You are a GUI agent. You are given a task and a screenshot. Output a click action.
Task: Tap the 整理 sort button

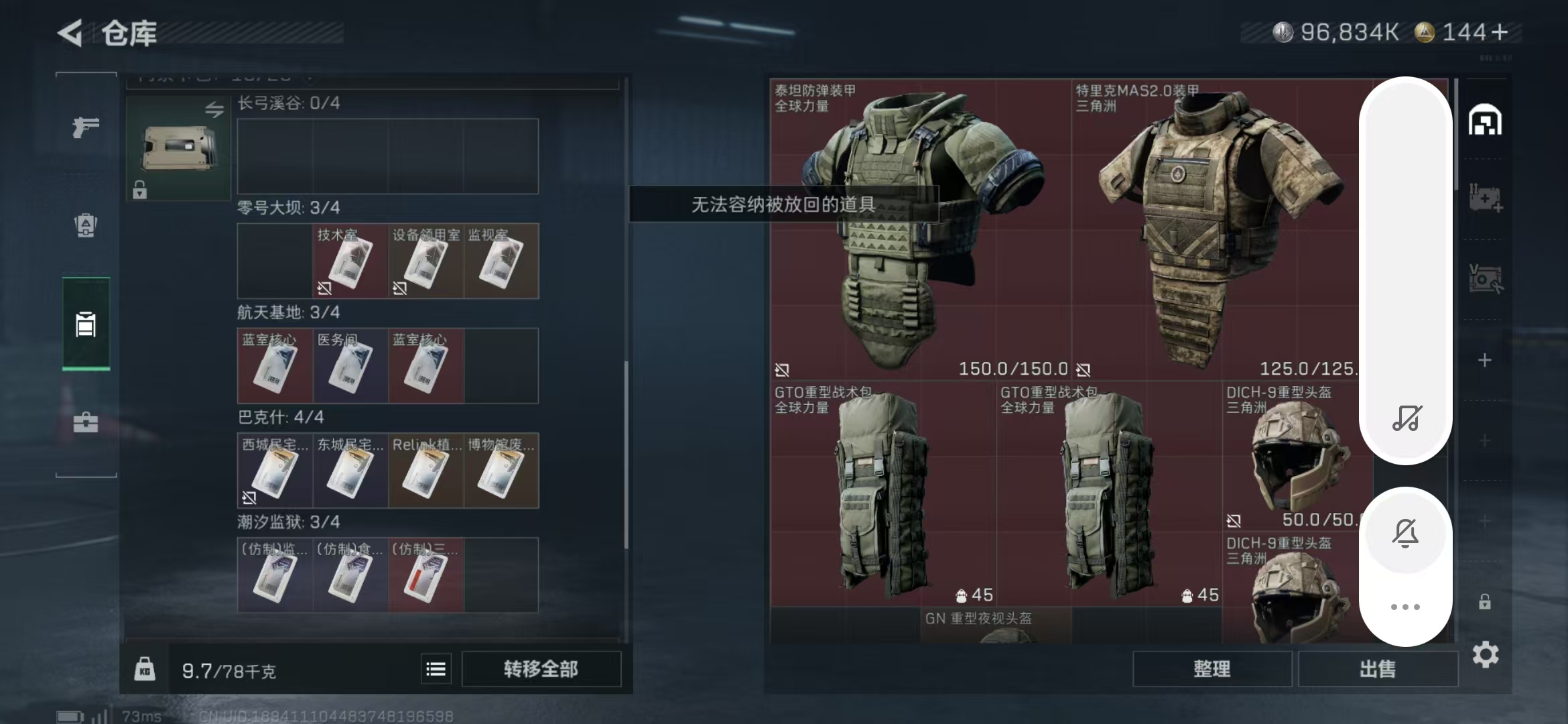[x=1212, y=669]
